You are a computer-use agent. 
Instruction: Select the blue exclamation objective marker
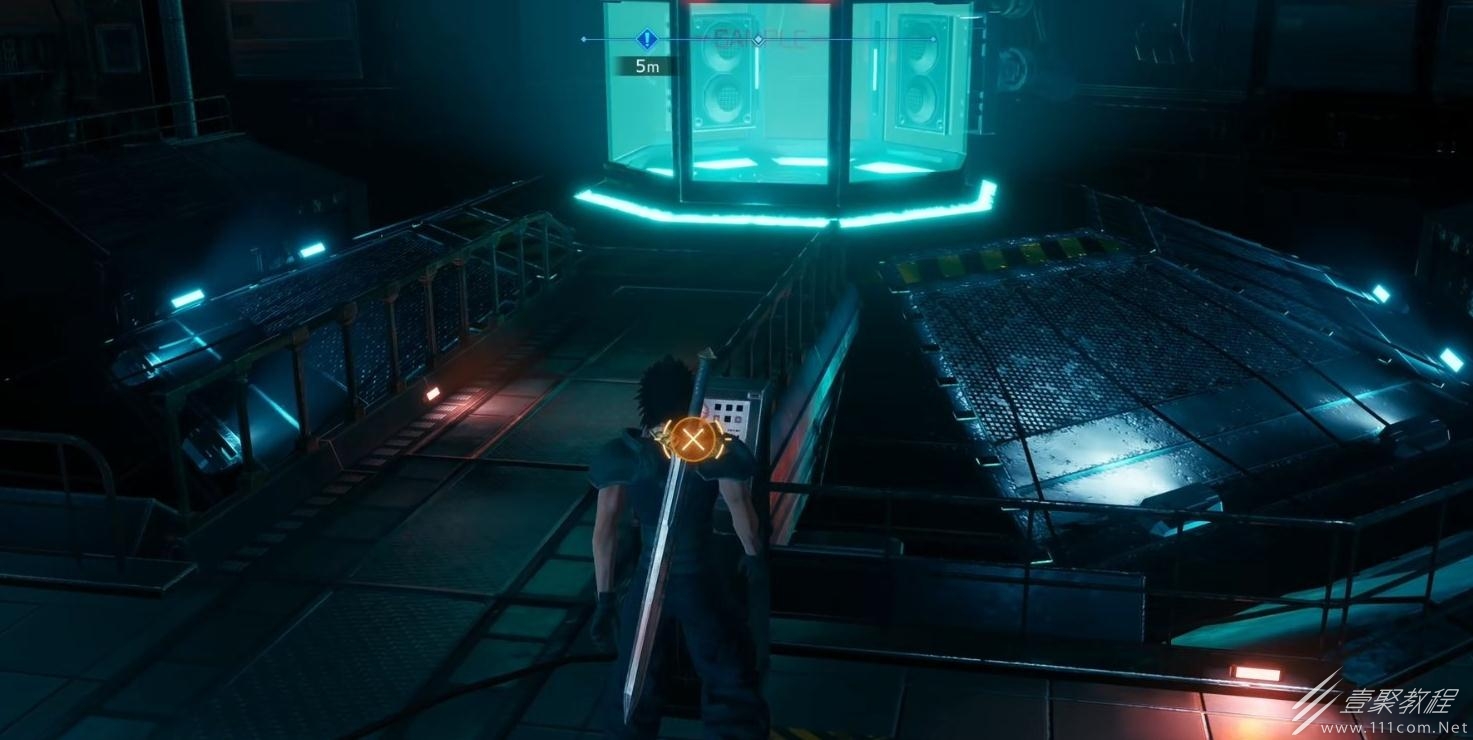646,40
